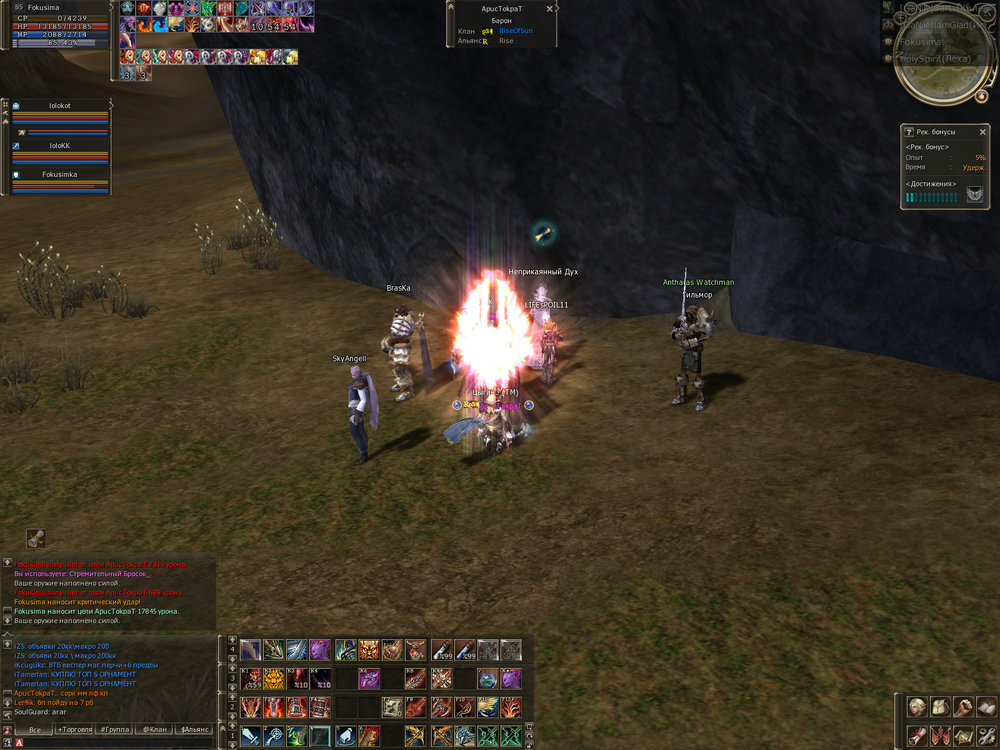The width and height of the screenshot is (1000, 750).
Task: Open the actions fist icon
Action: (962, 707)
